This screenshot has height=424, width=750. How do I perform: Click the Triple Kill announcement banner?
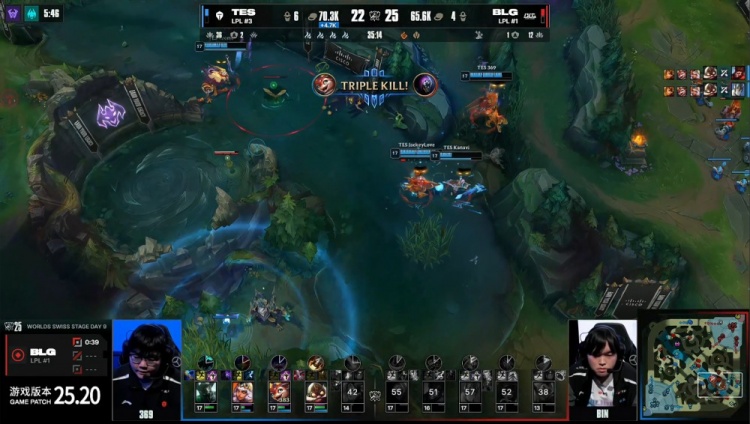[374, 85]
